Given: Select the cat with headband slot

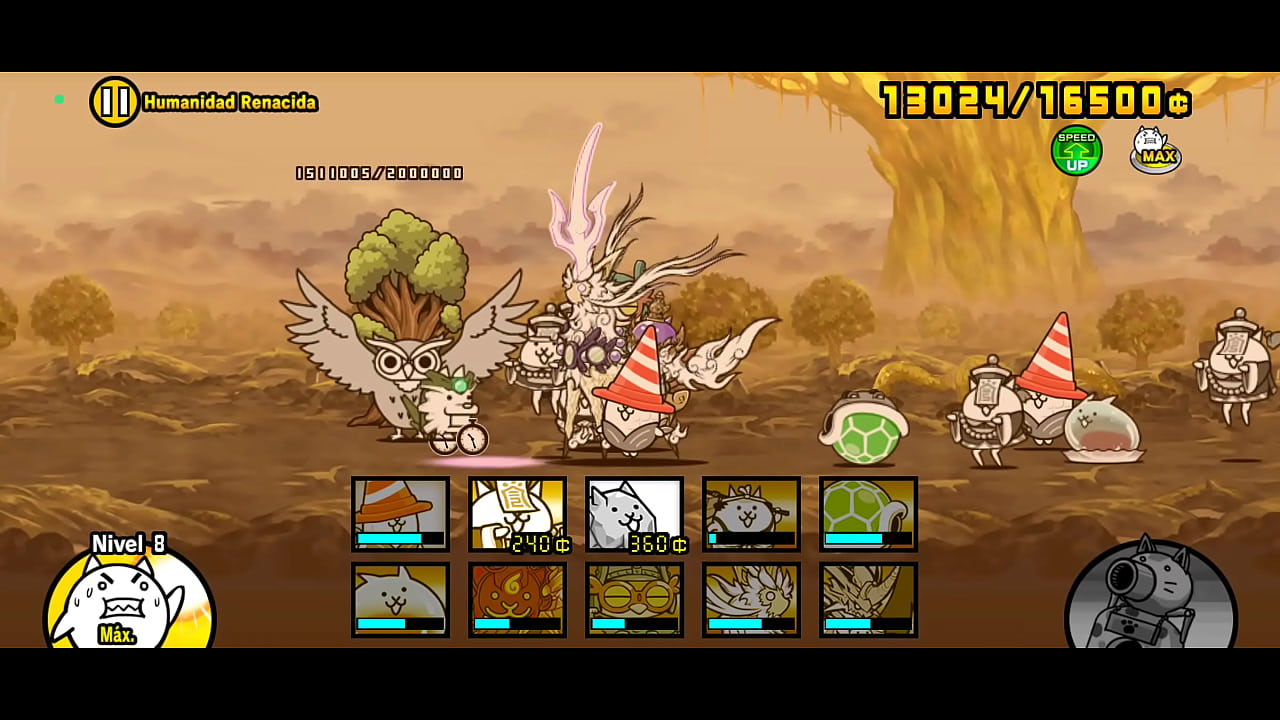Looking at the screenshot, I should [751, 514].
